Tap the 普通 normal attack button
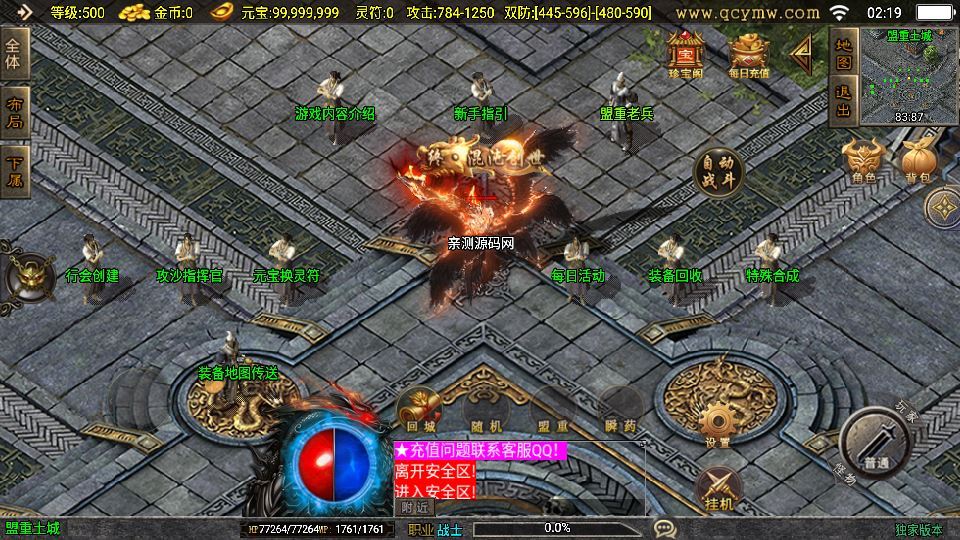Viewport: 960px width, 540px height. [x=877, y=443]
